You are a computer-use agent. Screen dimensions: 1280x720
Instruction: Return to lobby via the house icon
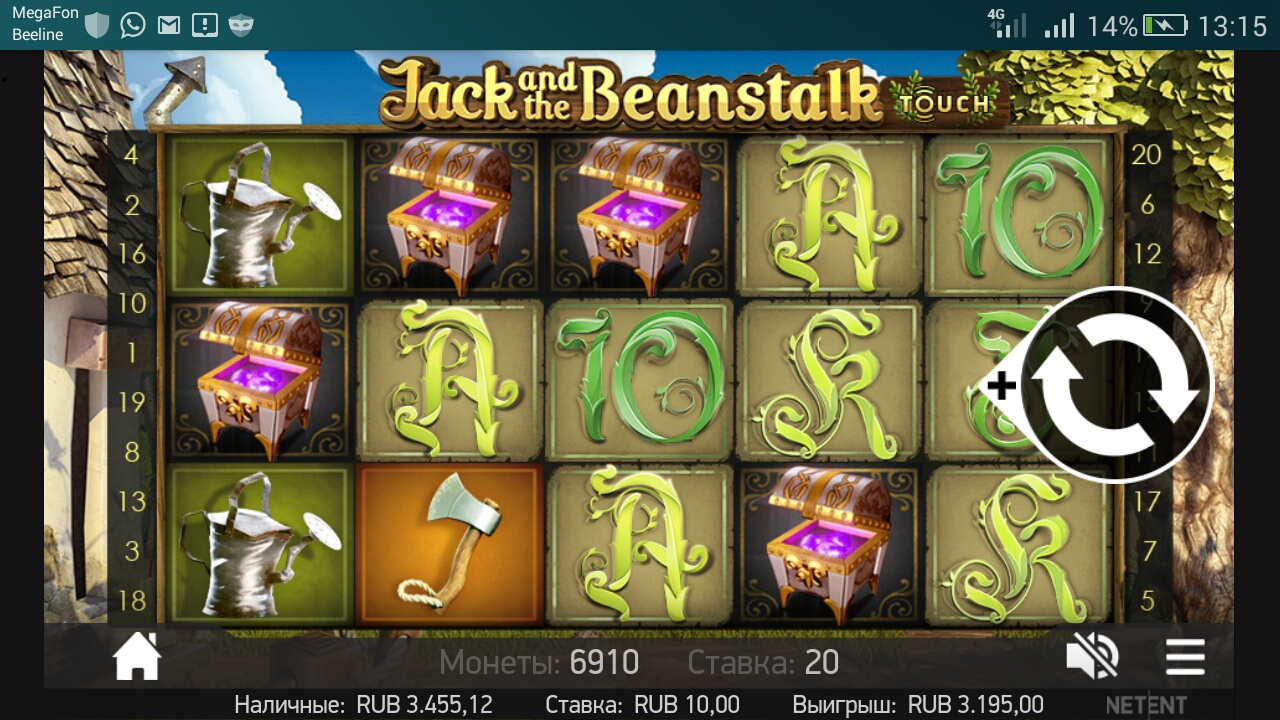pos(137,657)
